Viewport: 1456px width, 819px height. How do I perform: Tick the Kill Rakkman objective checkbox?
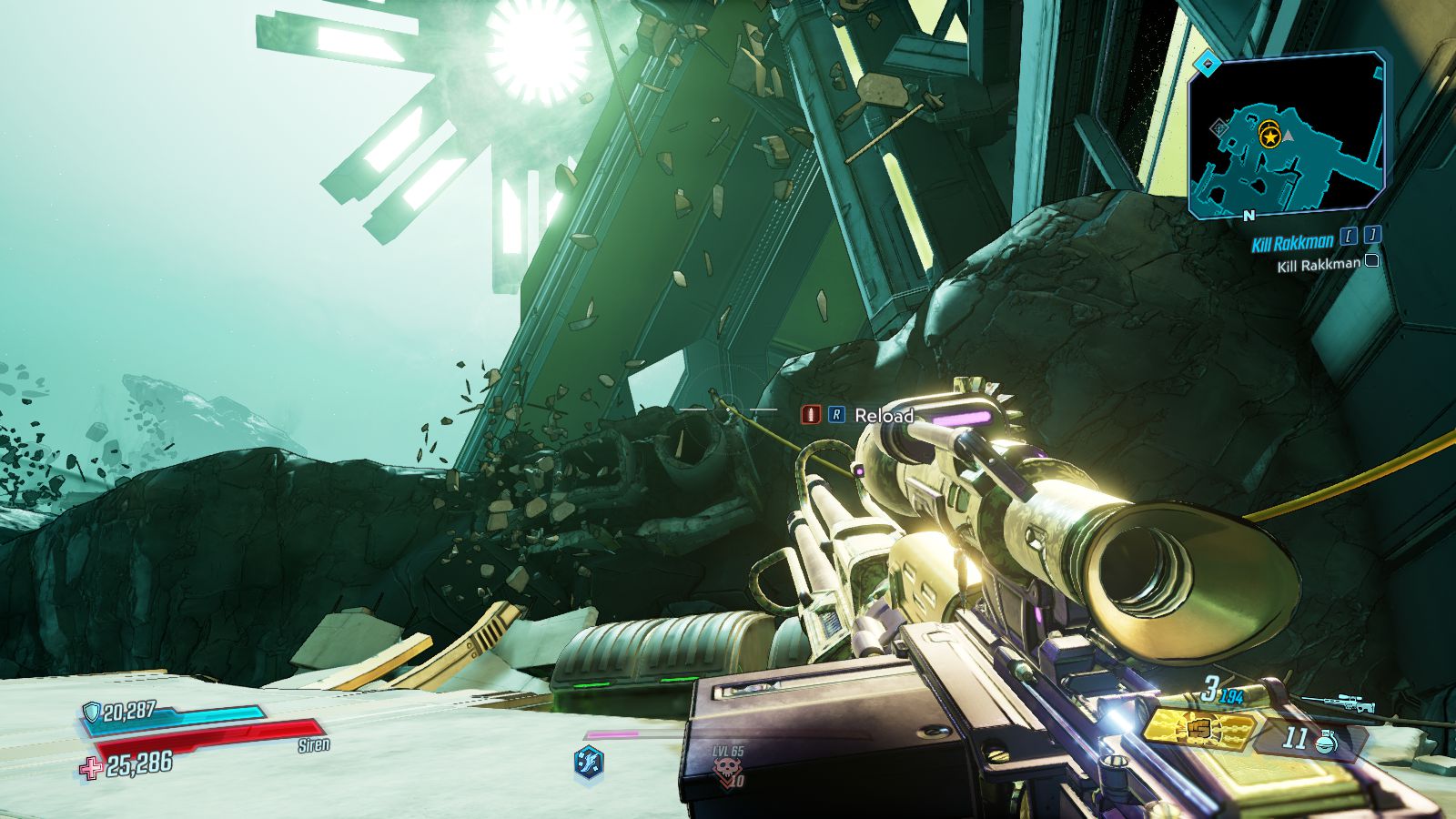click(1372, 261)
